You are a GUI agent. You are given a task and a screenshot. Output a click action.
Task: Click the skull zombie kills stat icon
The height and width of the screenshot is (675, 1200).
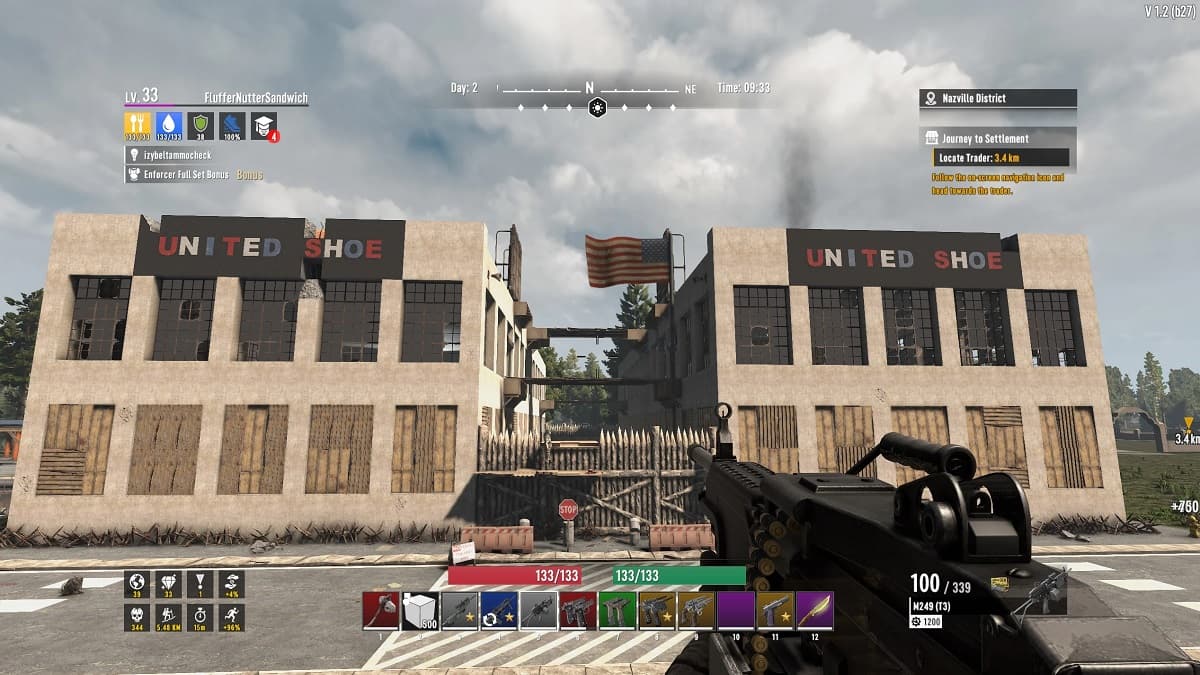(x=138, y=616)
